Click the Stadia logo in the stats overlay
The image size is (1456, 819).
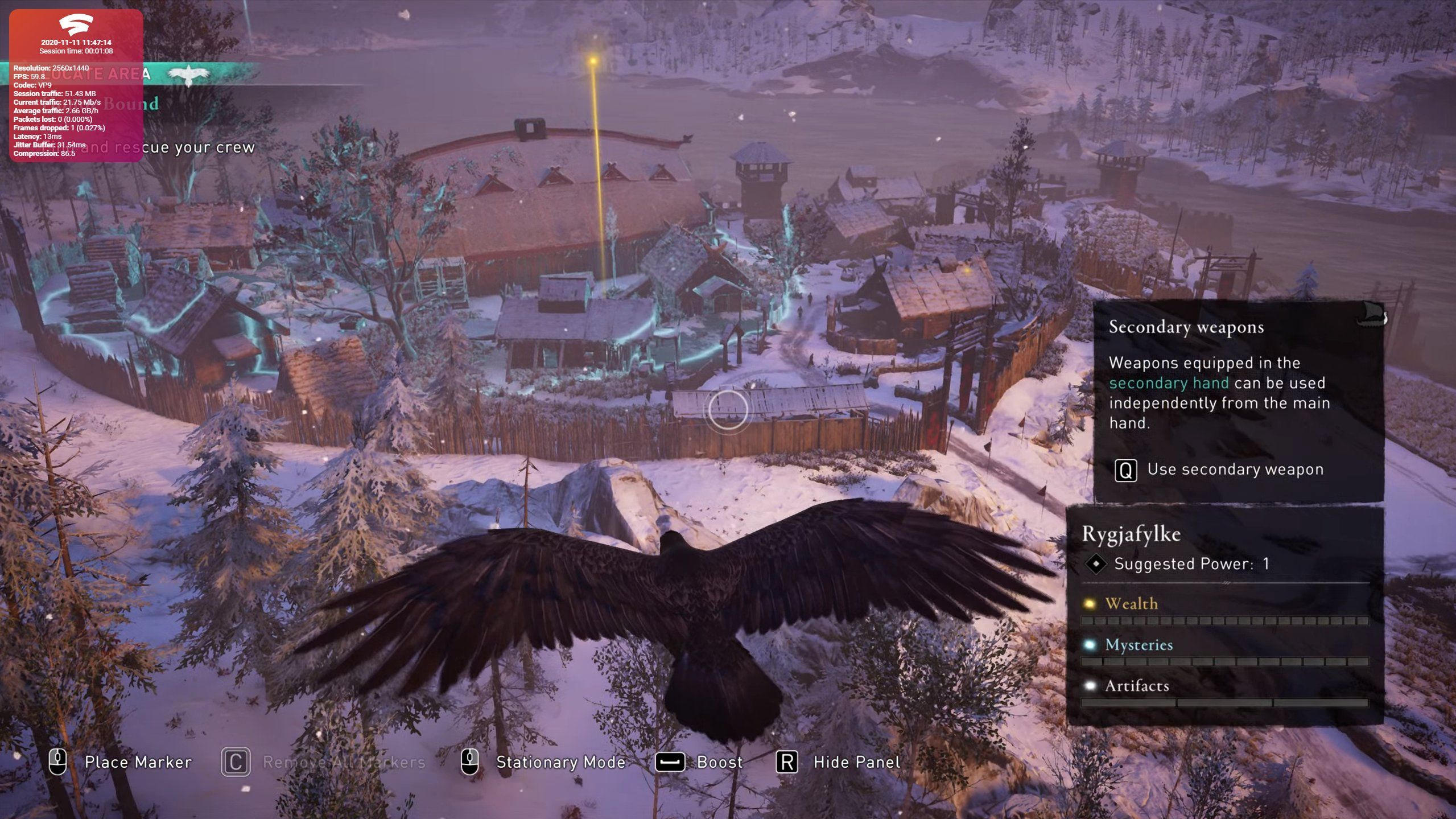[x=76, y=25]
